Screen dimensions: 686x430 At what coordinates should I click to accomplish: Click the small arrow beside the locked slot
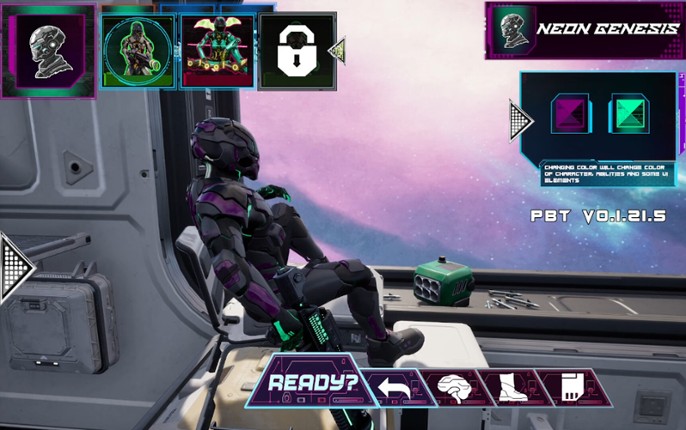coord(338,50)
